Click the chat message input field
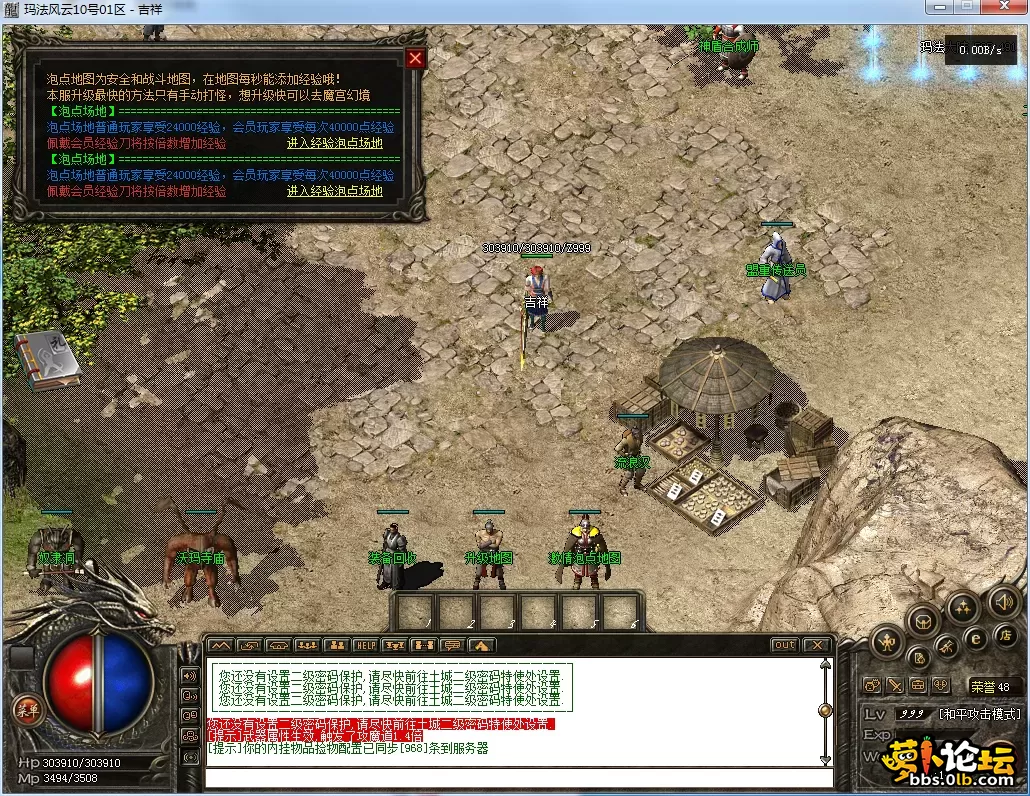The height and width of the screenshot is (796, 1030). coord(518,777)
